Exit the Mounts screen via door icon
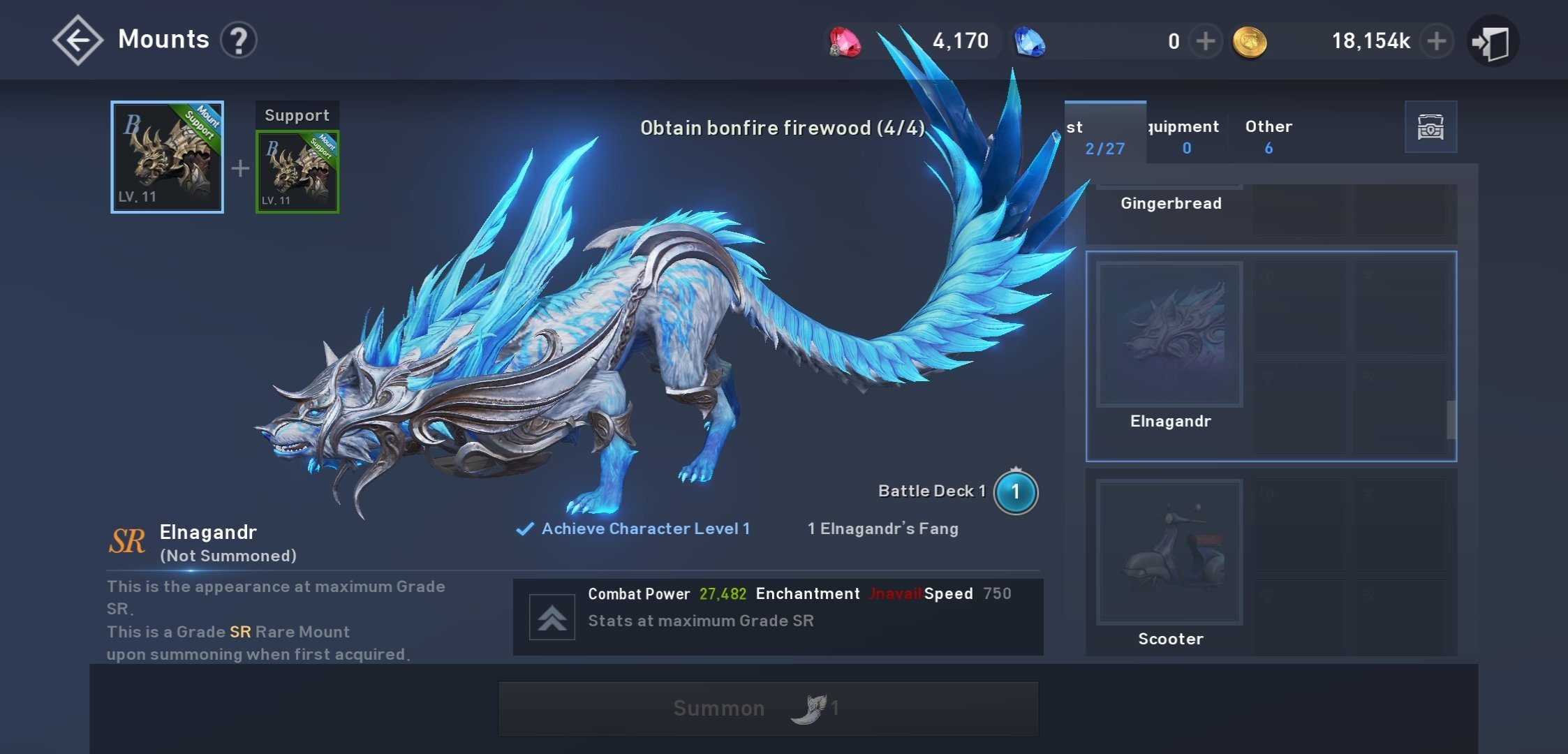Screen dimensions: 1568x754 coord(1492,42)
